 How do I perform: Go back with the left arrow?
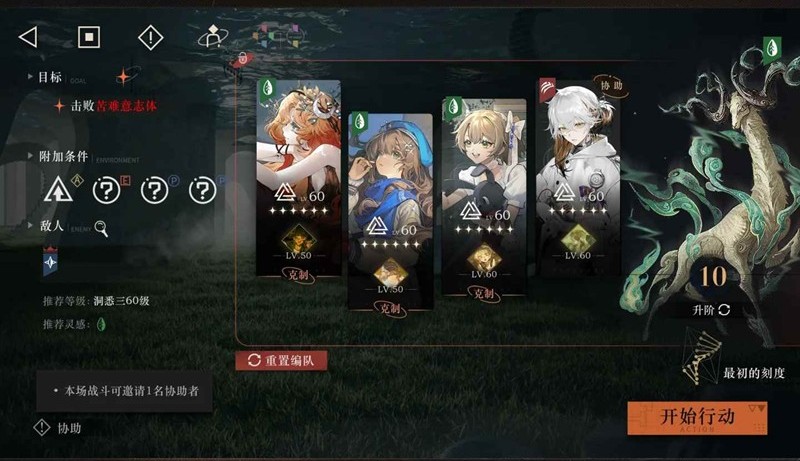(28, 37)
